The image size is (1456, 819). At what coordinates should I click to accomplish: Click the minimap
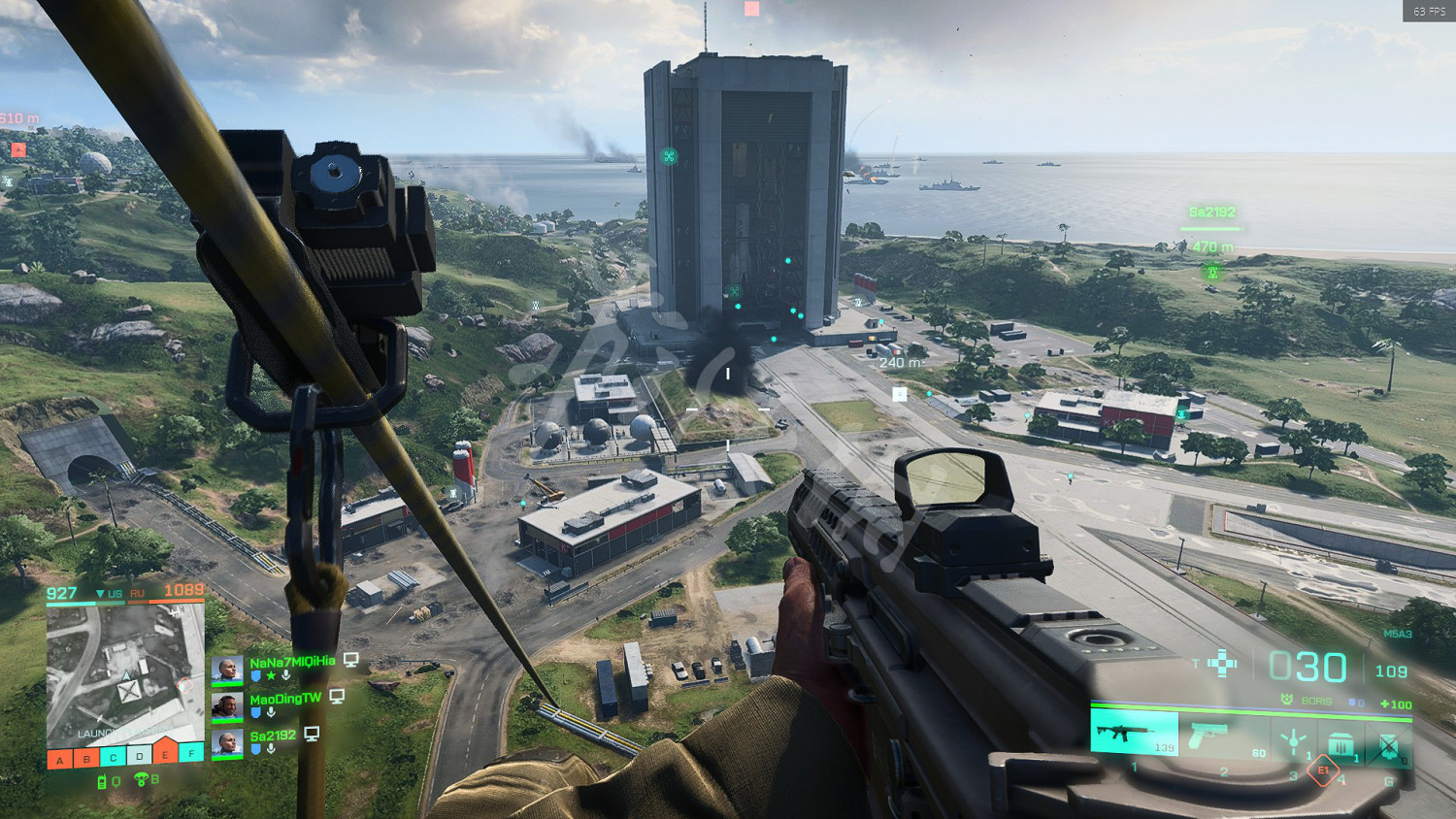tap(126, 672)
